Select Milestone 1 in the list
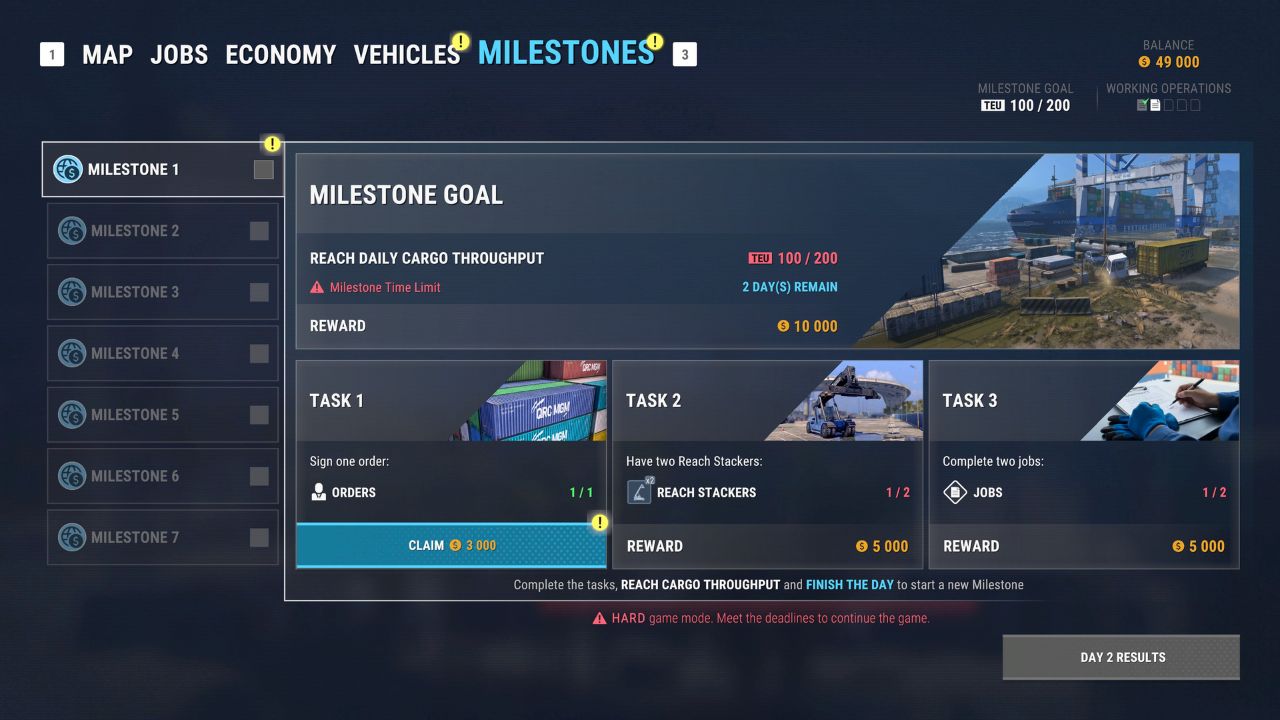1280x720 pixels. click(163, 170)
